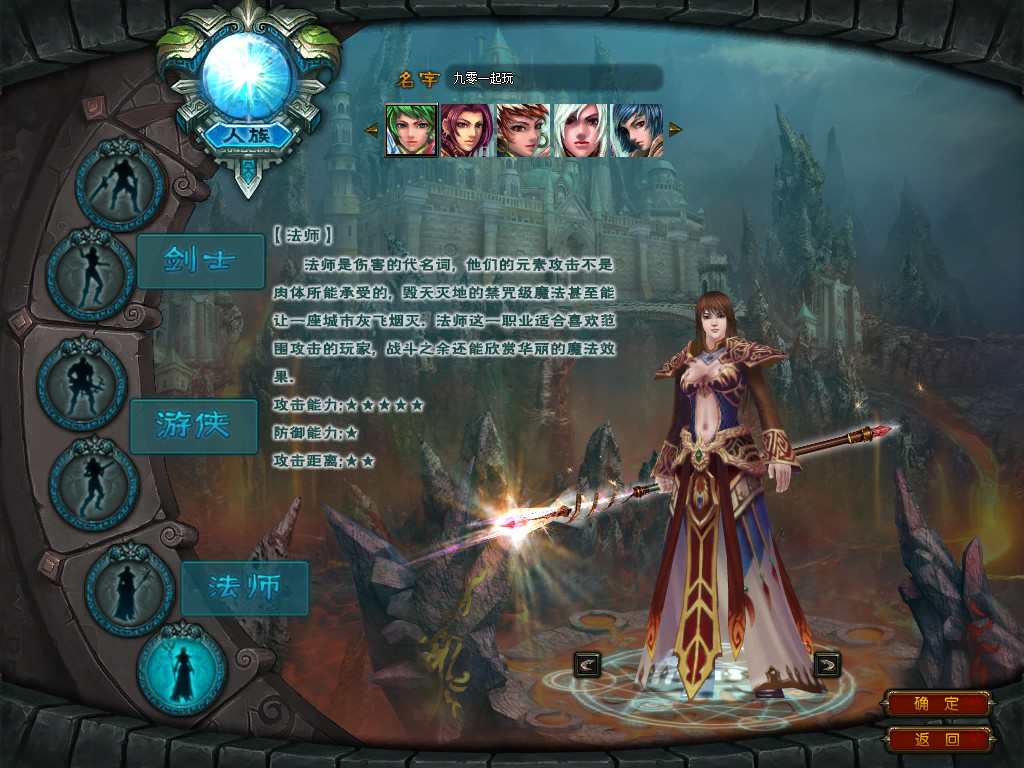The image size is (1024, 768).
Task: Select the male mage silhouette icon
Action: pyautogui.click(x=130, y=590)
